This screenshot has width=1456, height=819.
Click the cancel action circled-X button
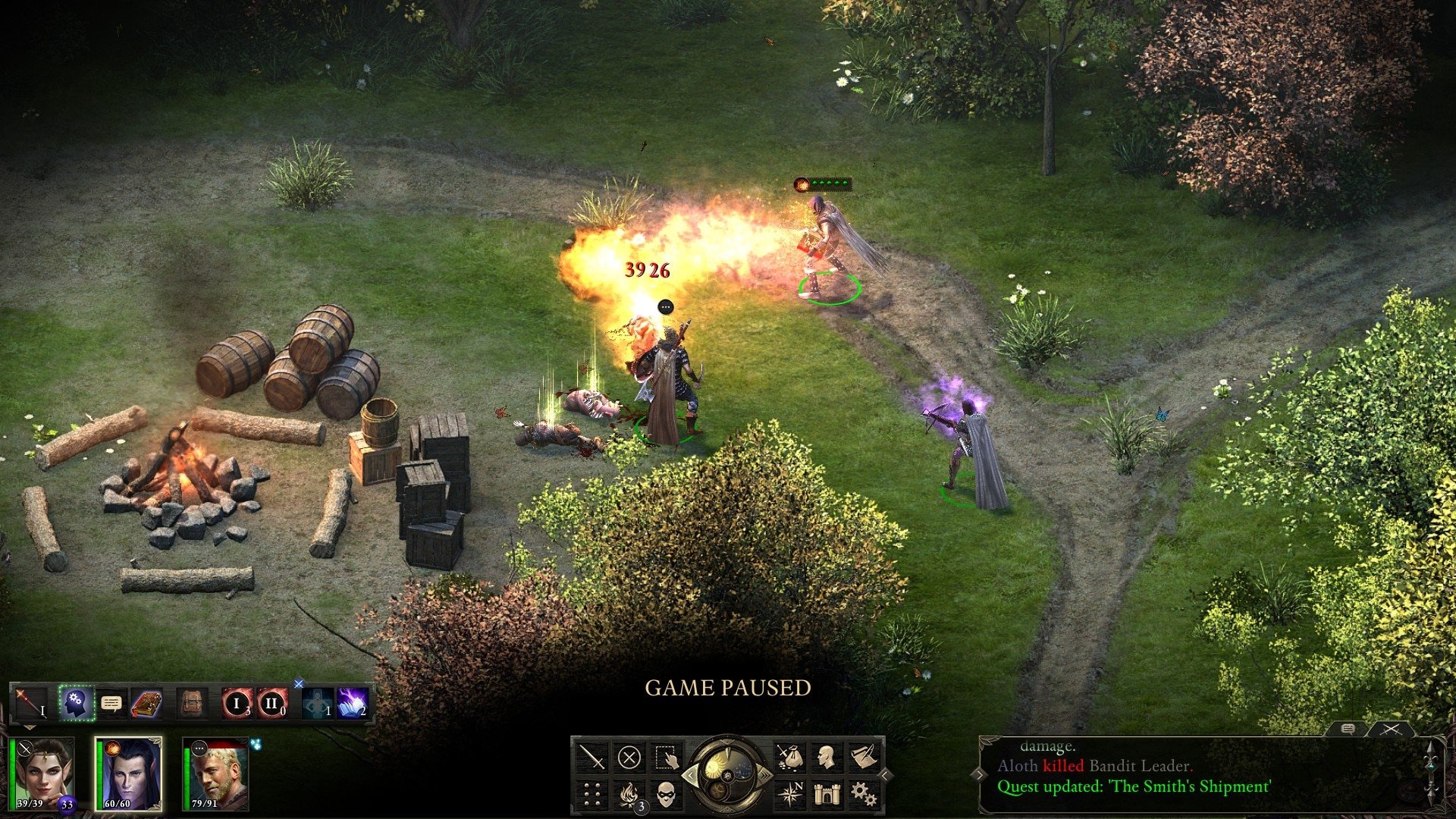(629, 757)
